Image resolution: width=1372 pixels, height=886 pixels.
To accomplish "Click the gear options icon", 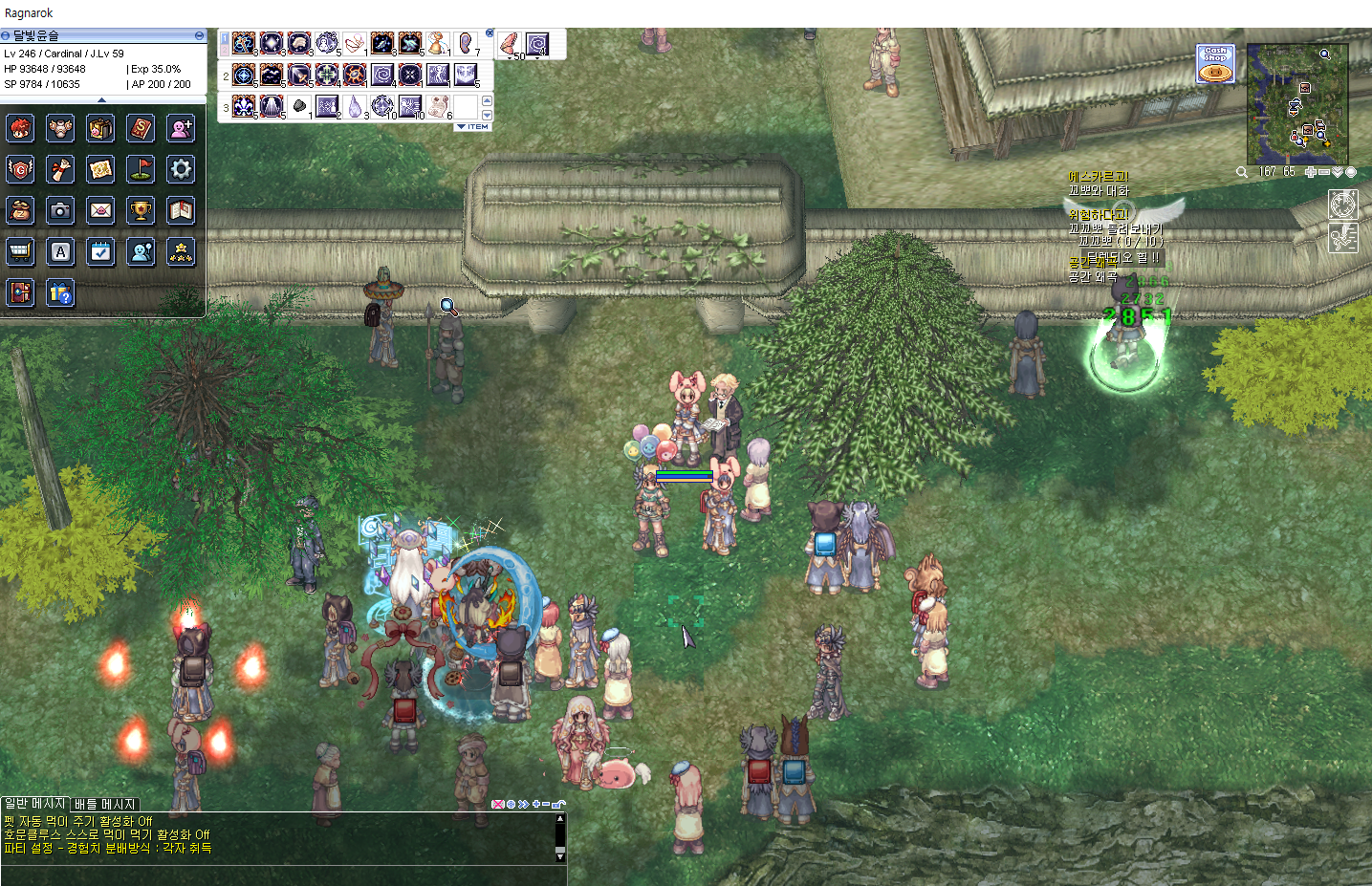I will tap(181, 169).
